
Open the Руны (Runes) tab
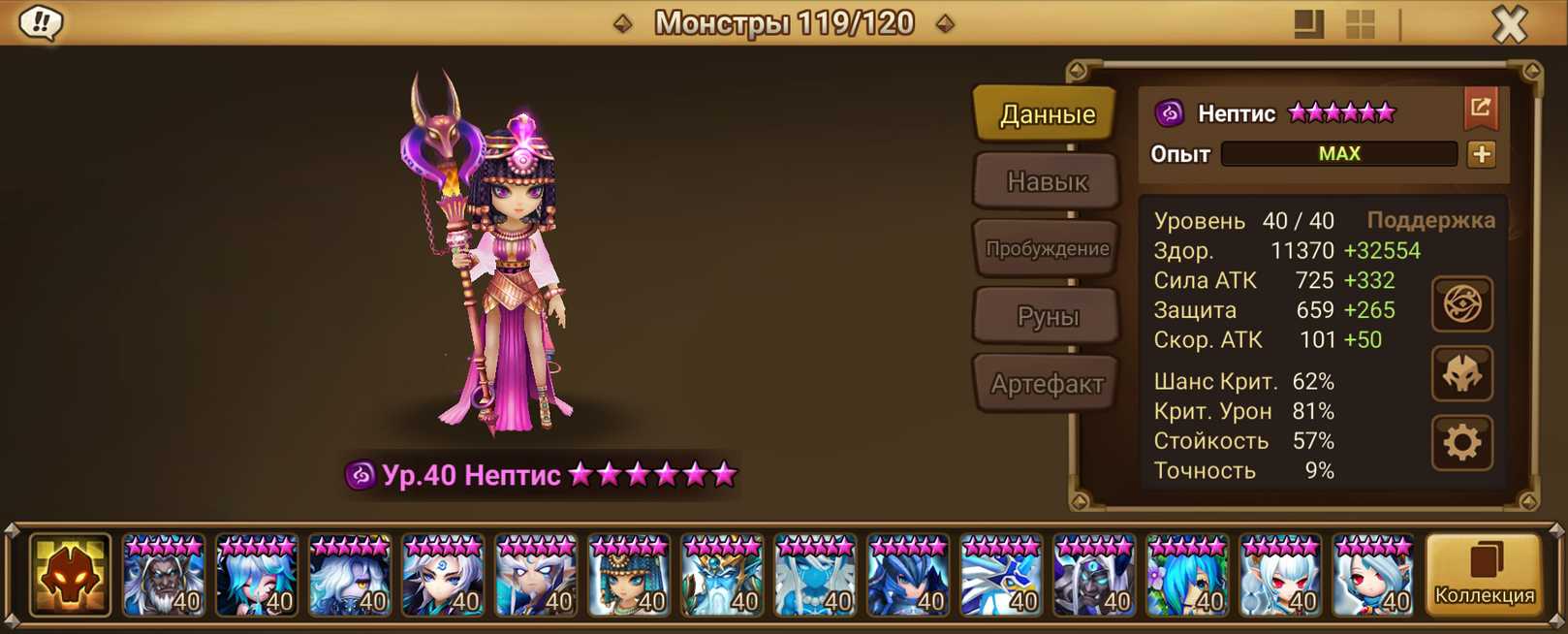pyautogui.click(x=1047, y=316)
